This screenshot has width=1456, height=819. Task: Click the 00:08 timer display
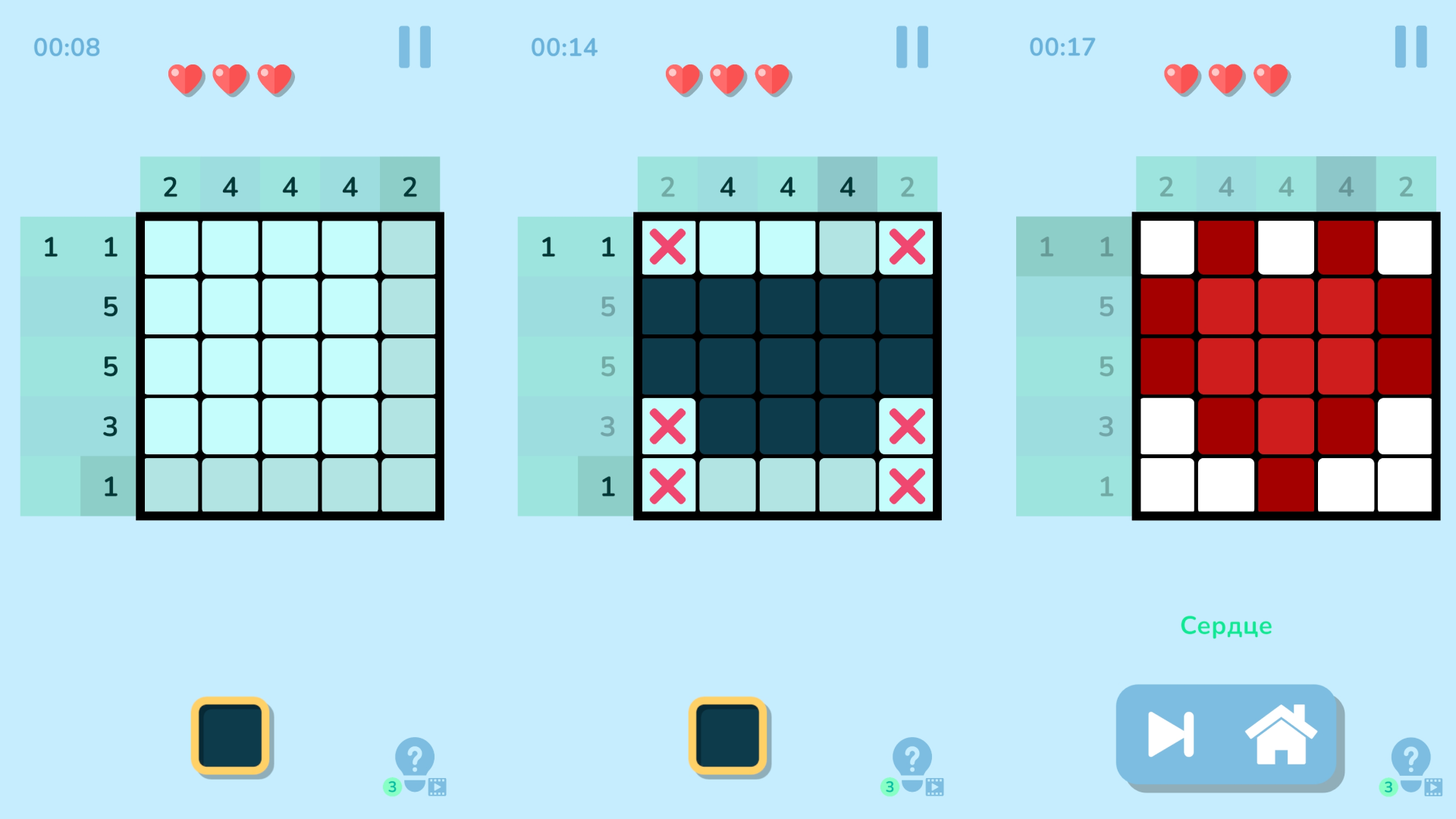[67, 46]
